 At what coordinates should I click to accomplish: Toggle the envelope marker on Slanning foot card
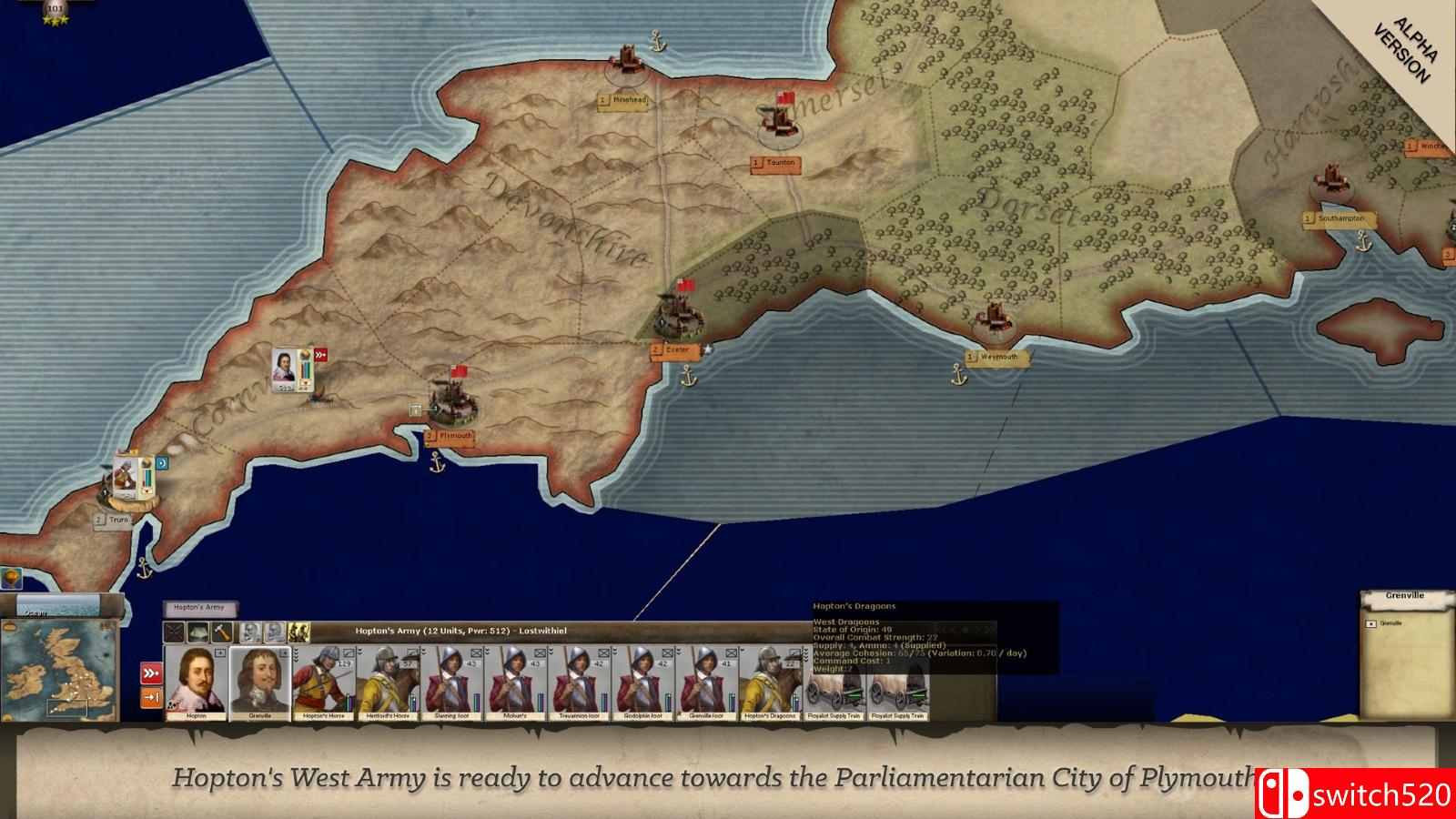(475, 654)
